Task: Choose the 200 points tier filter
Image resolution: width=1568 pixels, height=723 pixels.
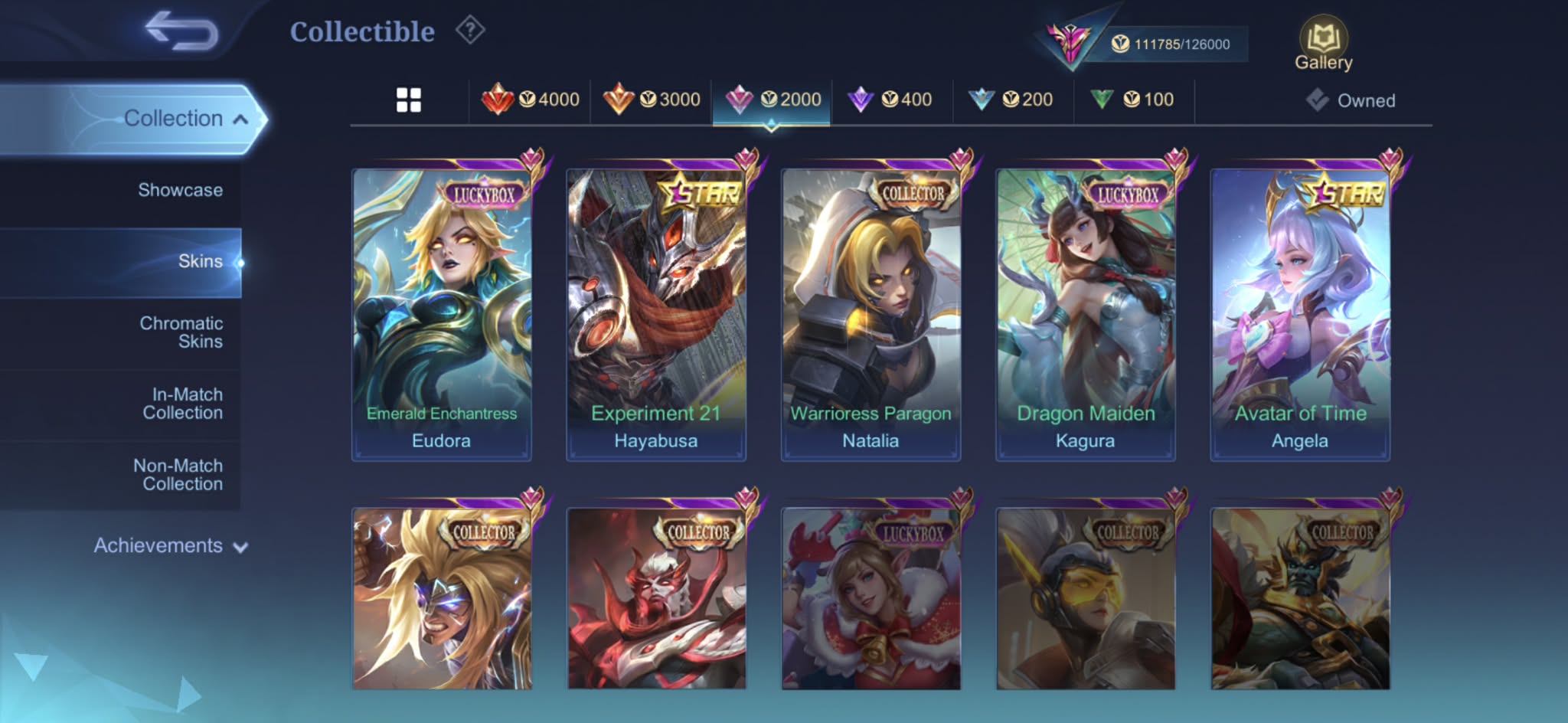Action: [x=1011, y=100]
